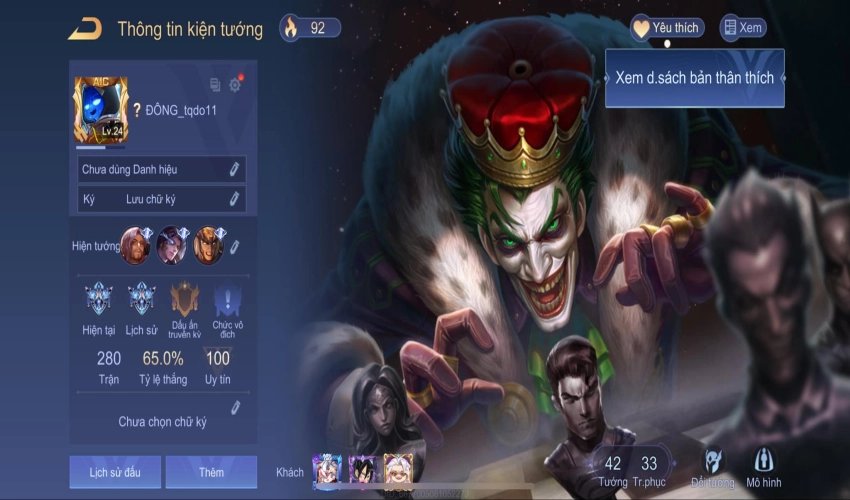
Task: Edit the Chưa dùng Danh hiệu title field
Action: click(x=235, y=169)
